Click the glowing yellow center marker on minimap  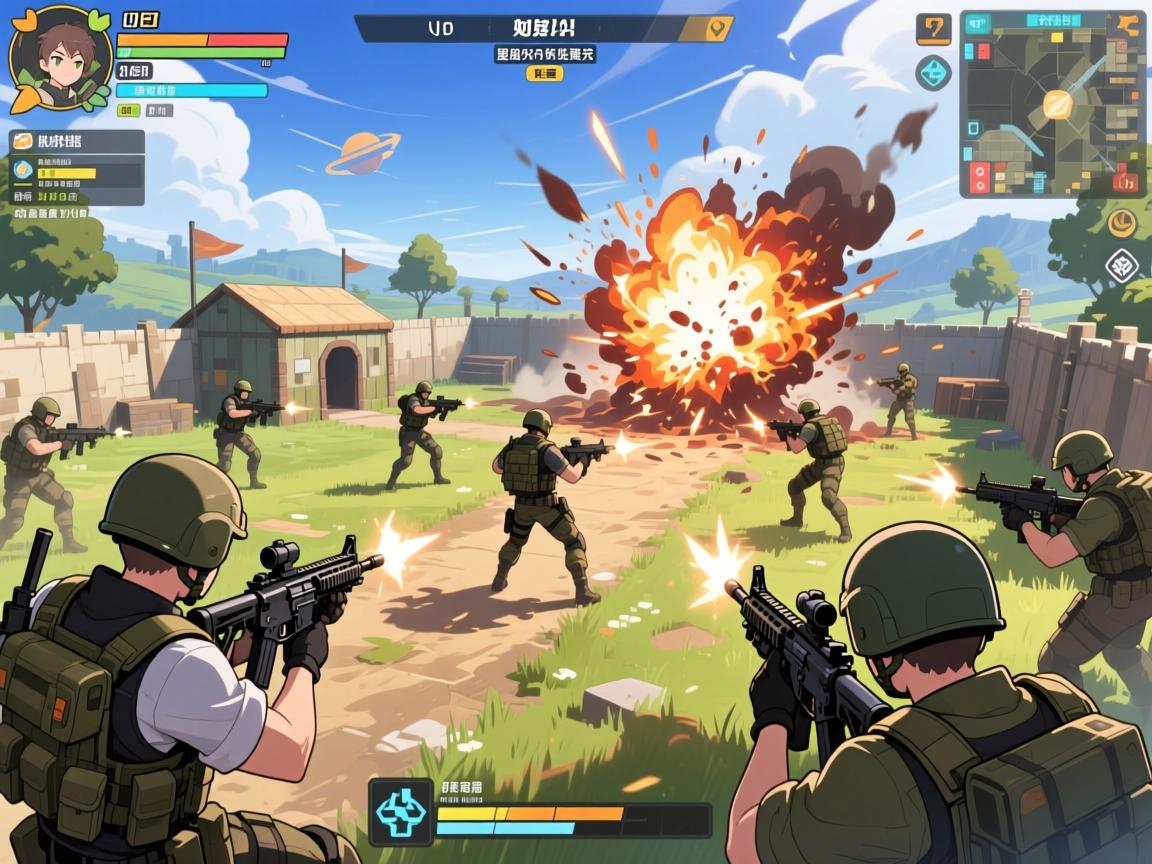point(1056,103)
